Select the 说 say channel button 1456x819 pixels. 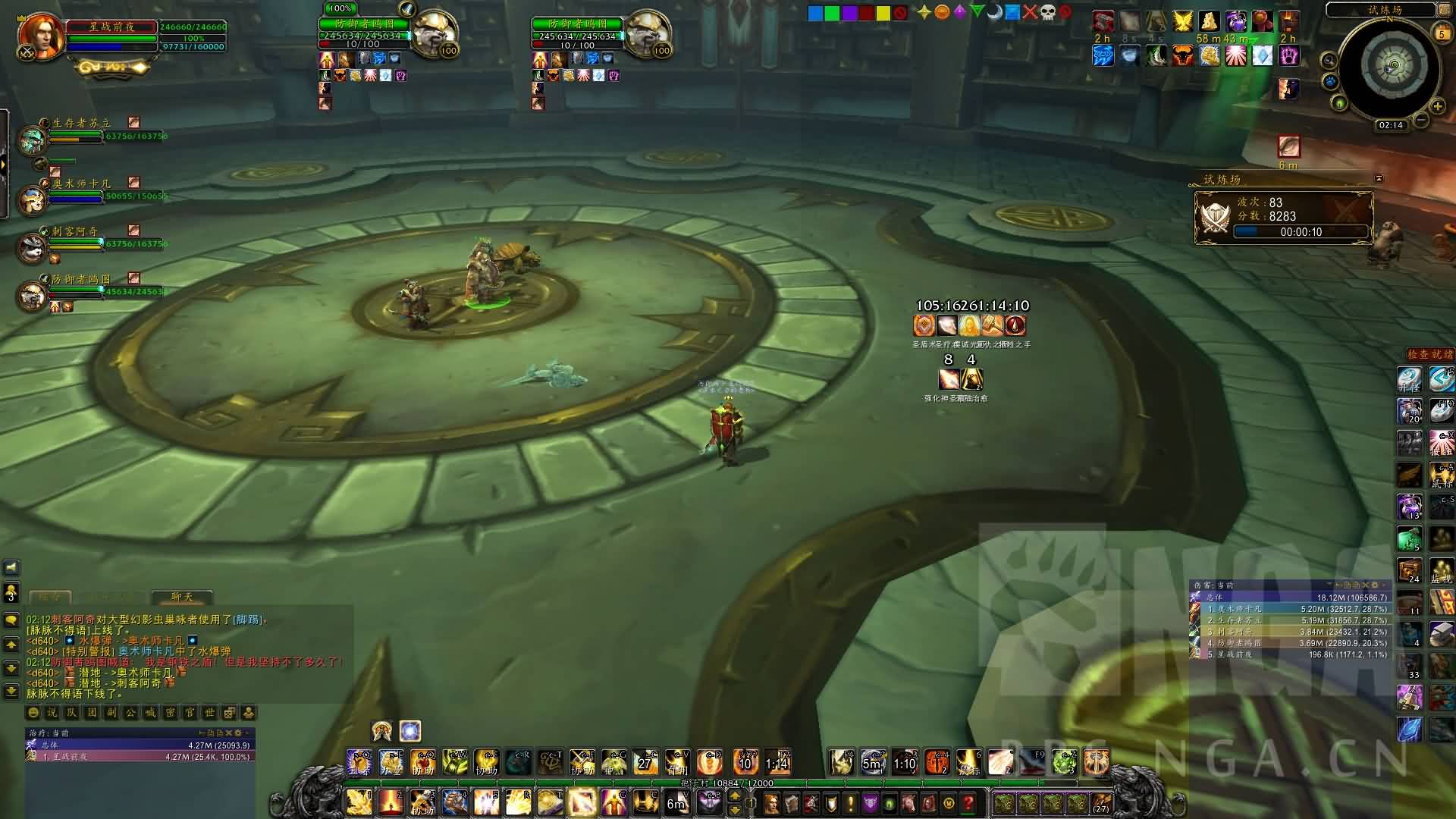point(52,713)
